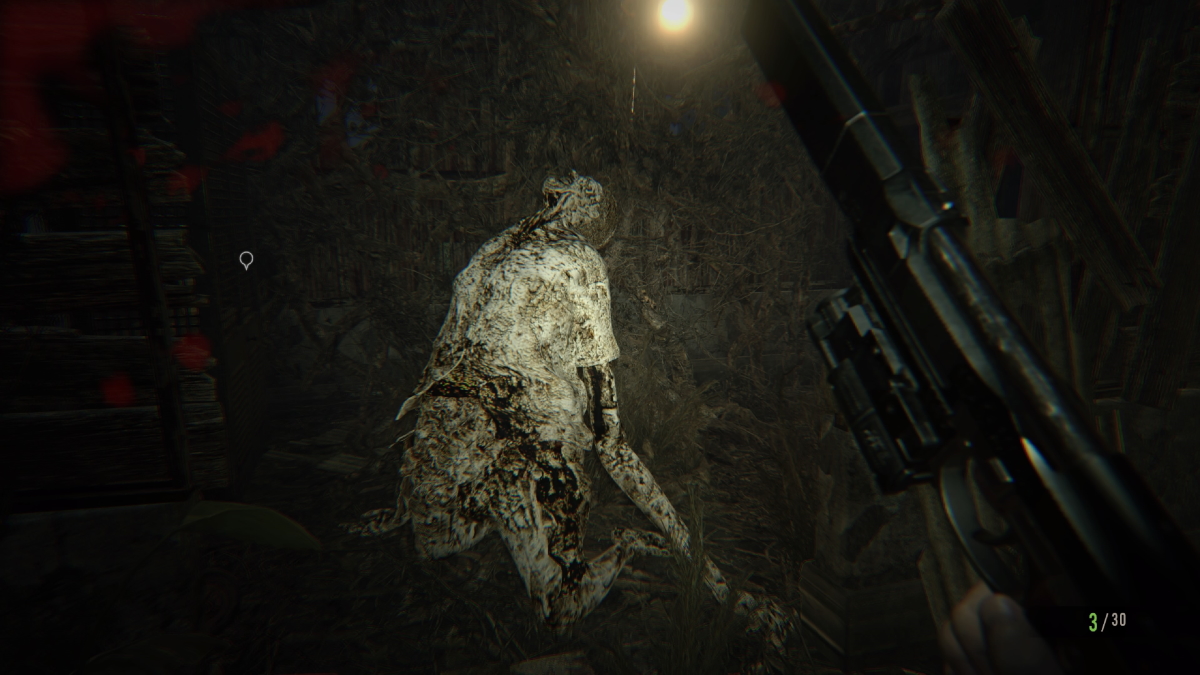Screen dimensions: 1200x675
Task: Click the white interaction pin marker
Action: coord(246,260)
